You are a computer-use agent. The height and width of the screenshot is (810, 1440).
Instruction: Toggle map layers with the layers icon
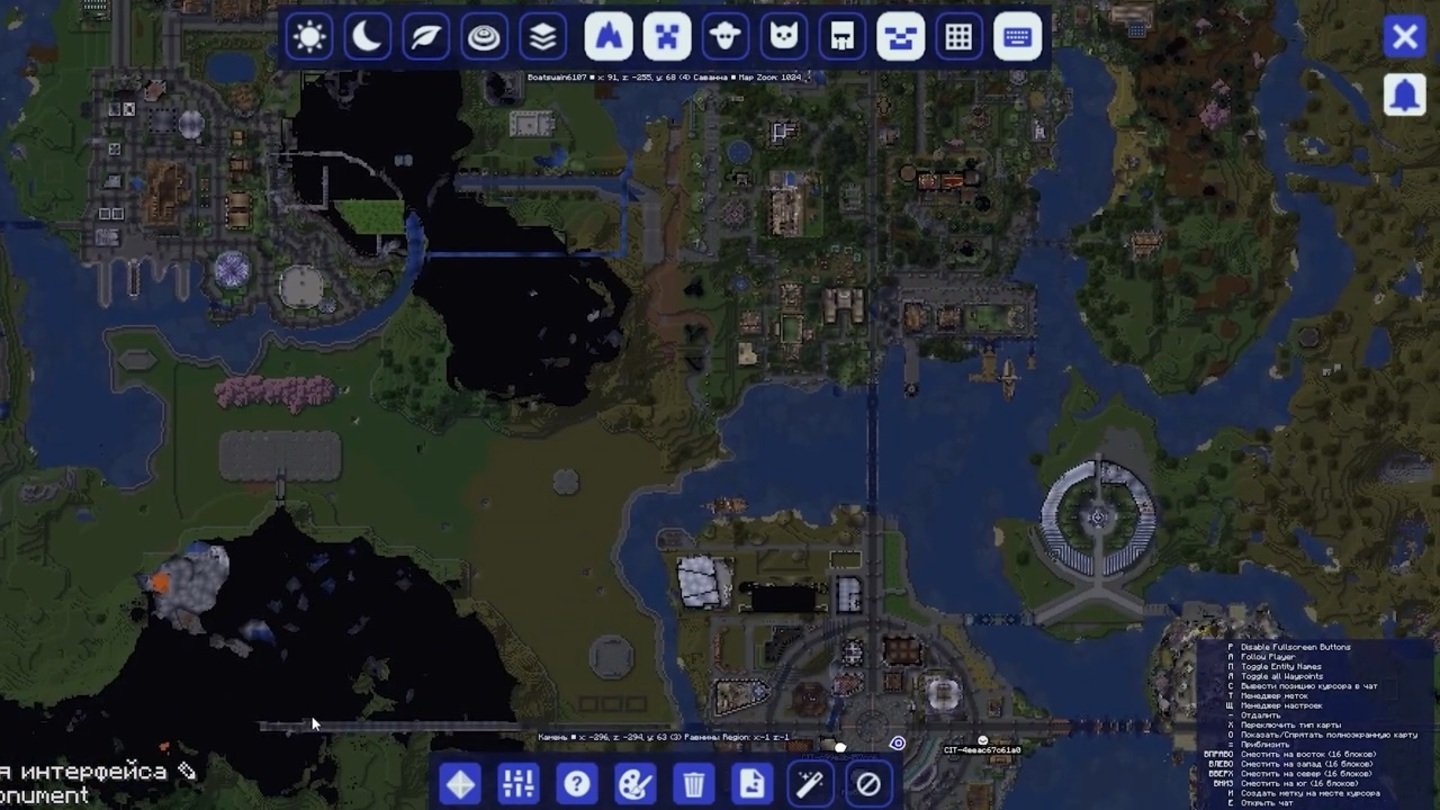(x=542, y=37)
